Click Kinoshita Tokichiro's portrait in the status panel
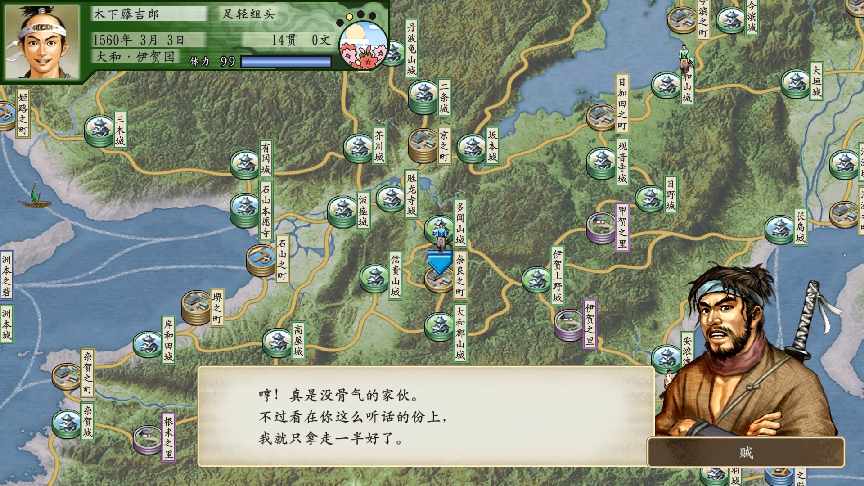 tap(48, 41)
